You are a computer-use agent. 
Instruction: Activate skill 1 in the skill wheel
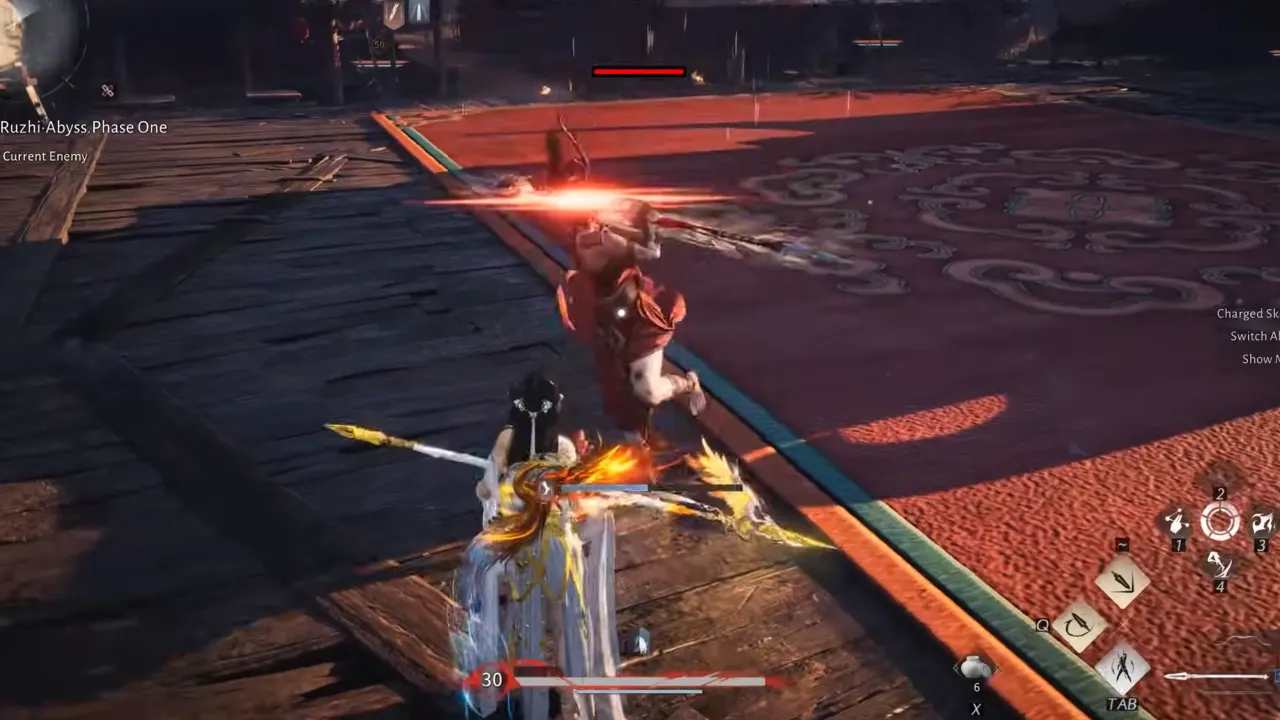1178,520
